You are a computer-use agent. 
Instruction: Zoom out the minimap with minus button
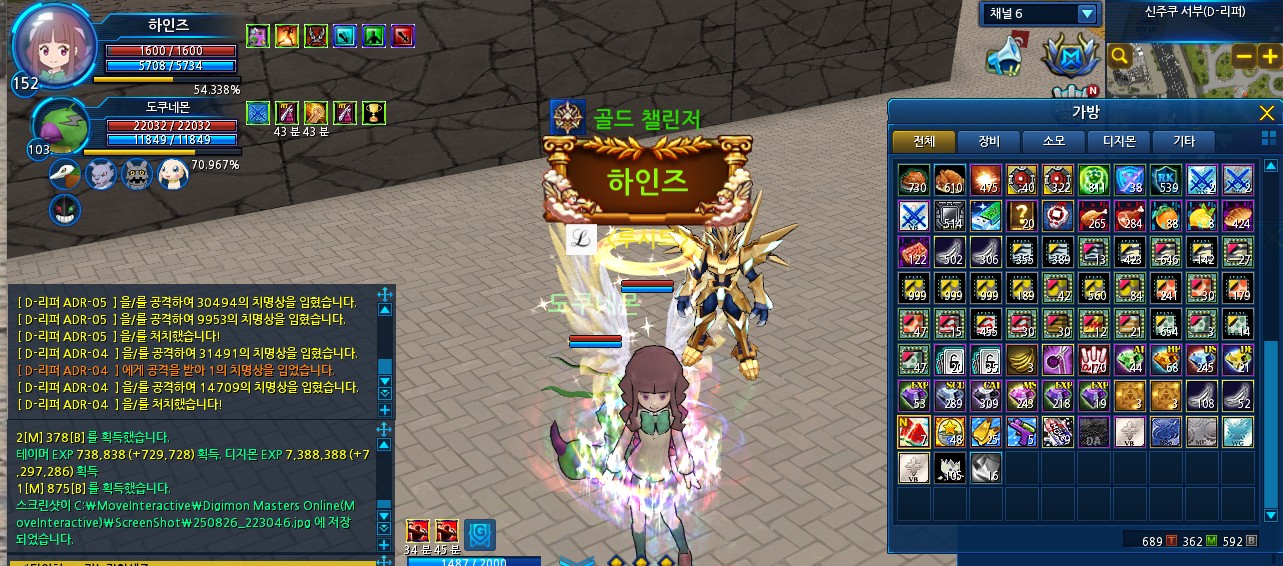1245,56
